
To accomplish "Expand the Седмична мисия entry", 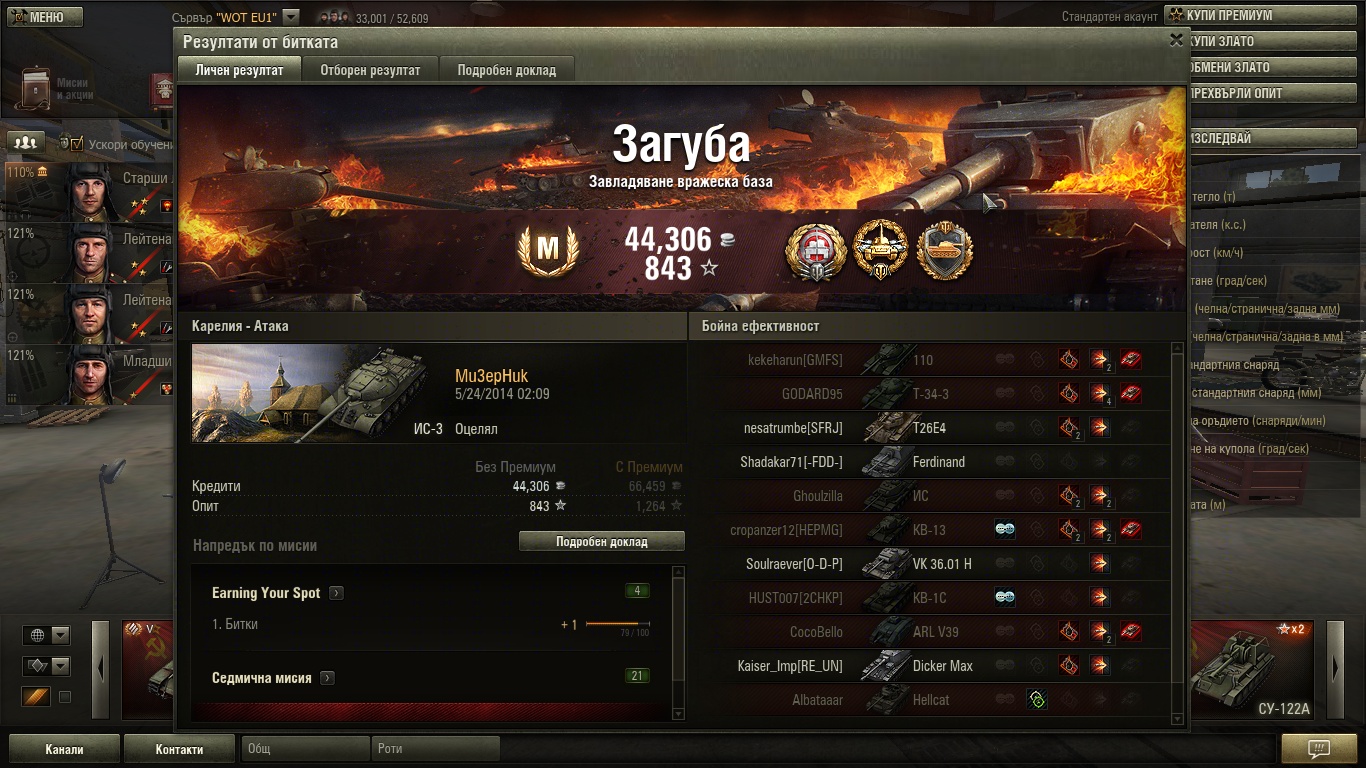I will pyautogui.click(x=328, y=678).
